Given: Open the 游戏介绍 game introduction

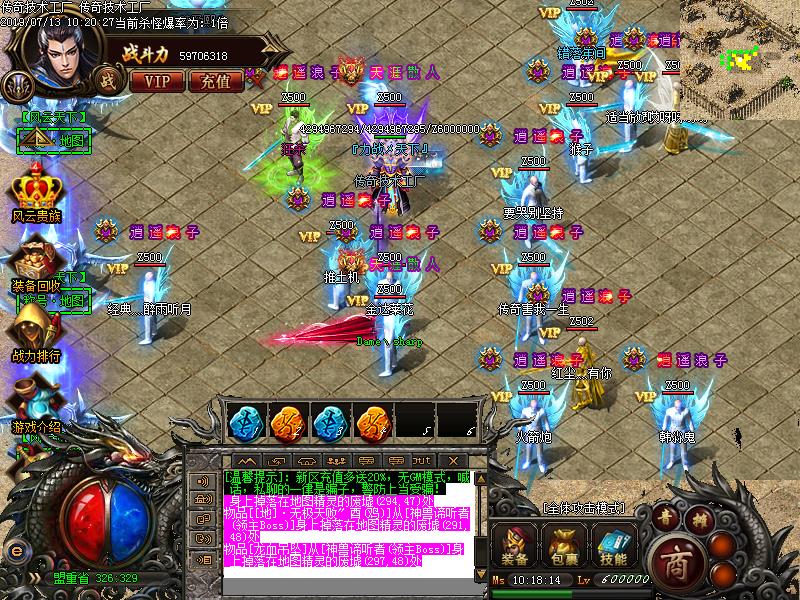Looking at the screenshot, I should click(x=37, y=400).
